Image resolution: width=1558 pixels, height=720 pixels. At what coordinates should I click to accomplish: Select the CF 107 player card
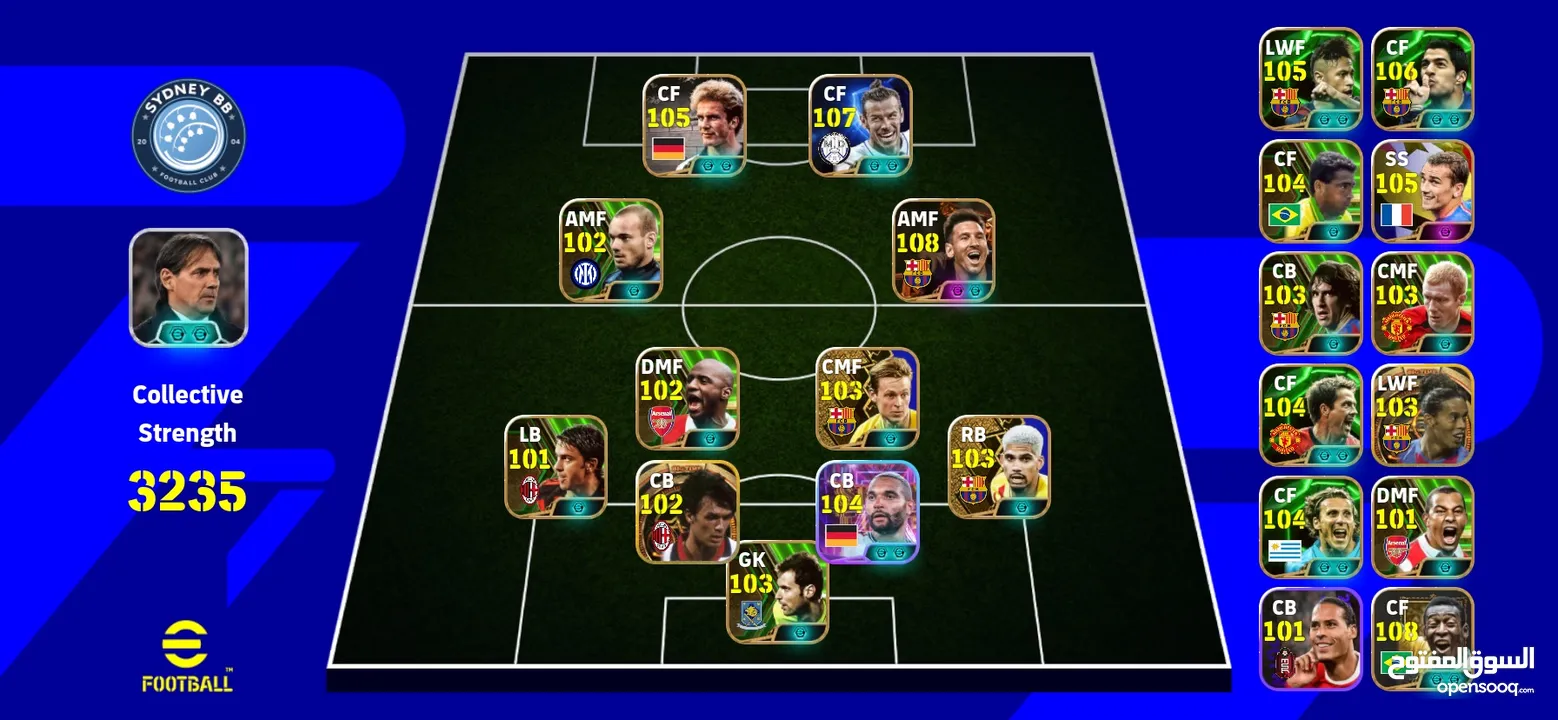[860, 125]
